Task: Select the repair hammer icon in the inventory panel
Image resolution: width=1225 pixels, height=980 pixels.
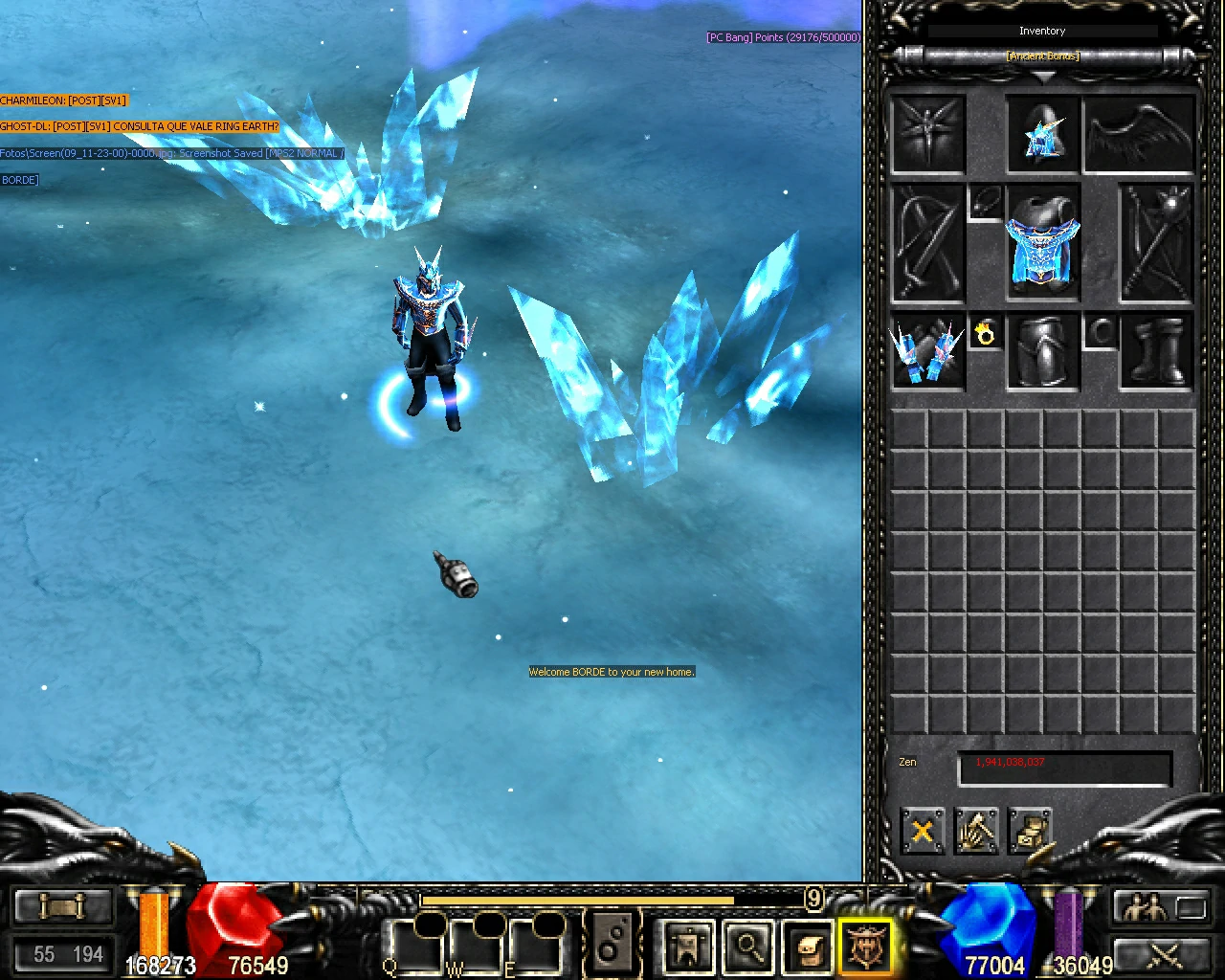Action: [976, 832]
